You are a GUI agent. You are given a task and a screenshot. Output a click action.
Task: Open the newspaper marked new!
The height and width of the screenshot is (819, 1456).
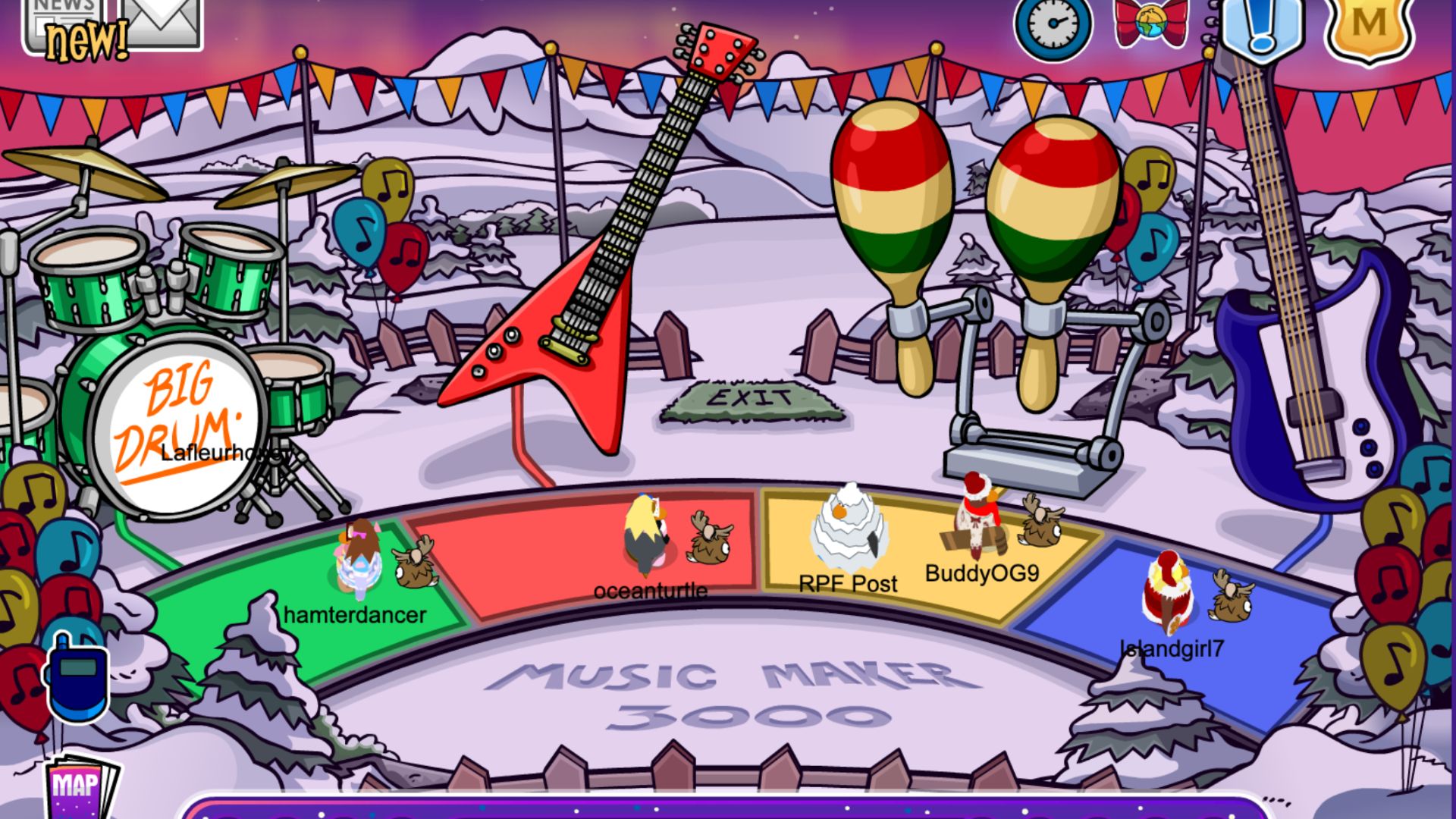(70, 27)
